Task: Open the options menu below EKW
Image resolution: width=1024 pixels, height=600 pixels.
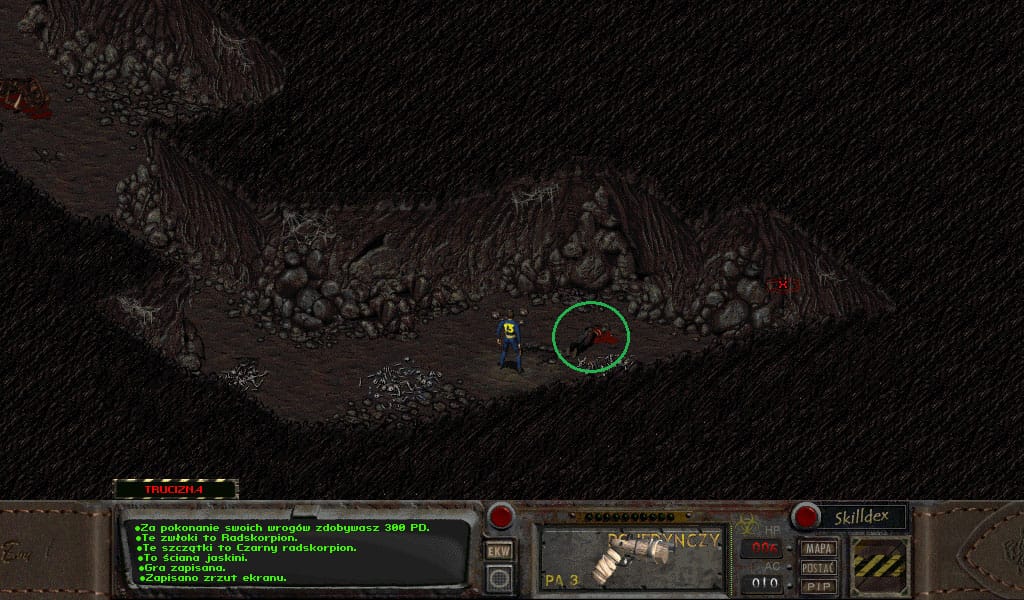Action: pos(498,576)
